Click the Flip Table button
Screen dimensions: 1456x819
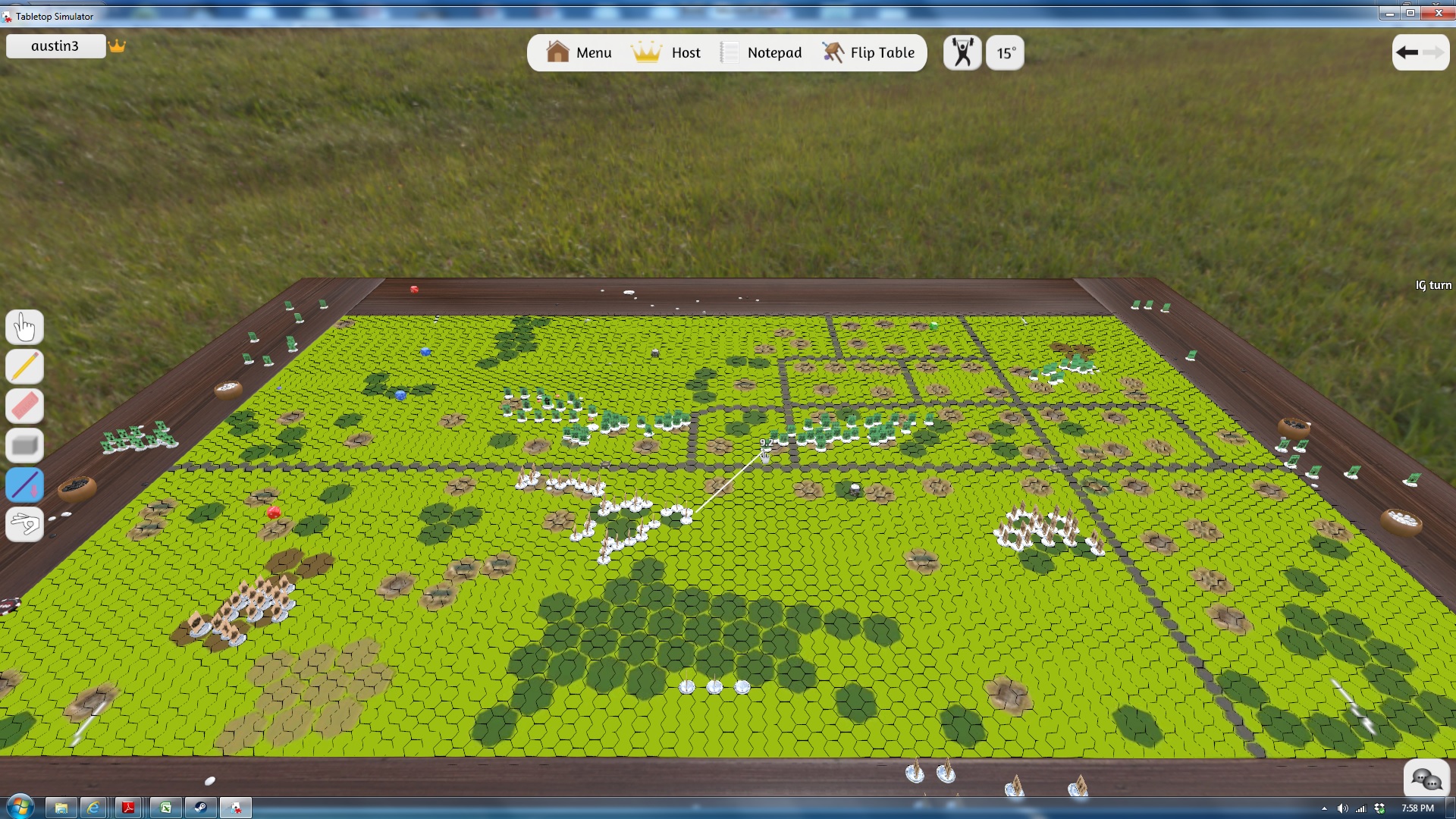(869, 53)
